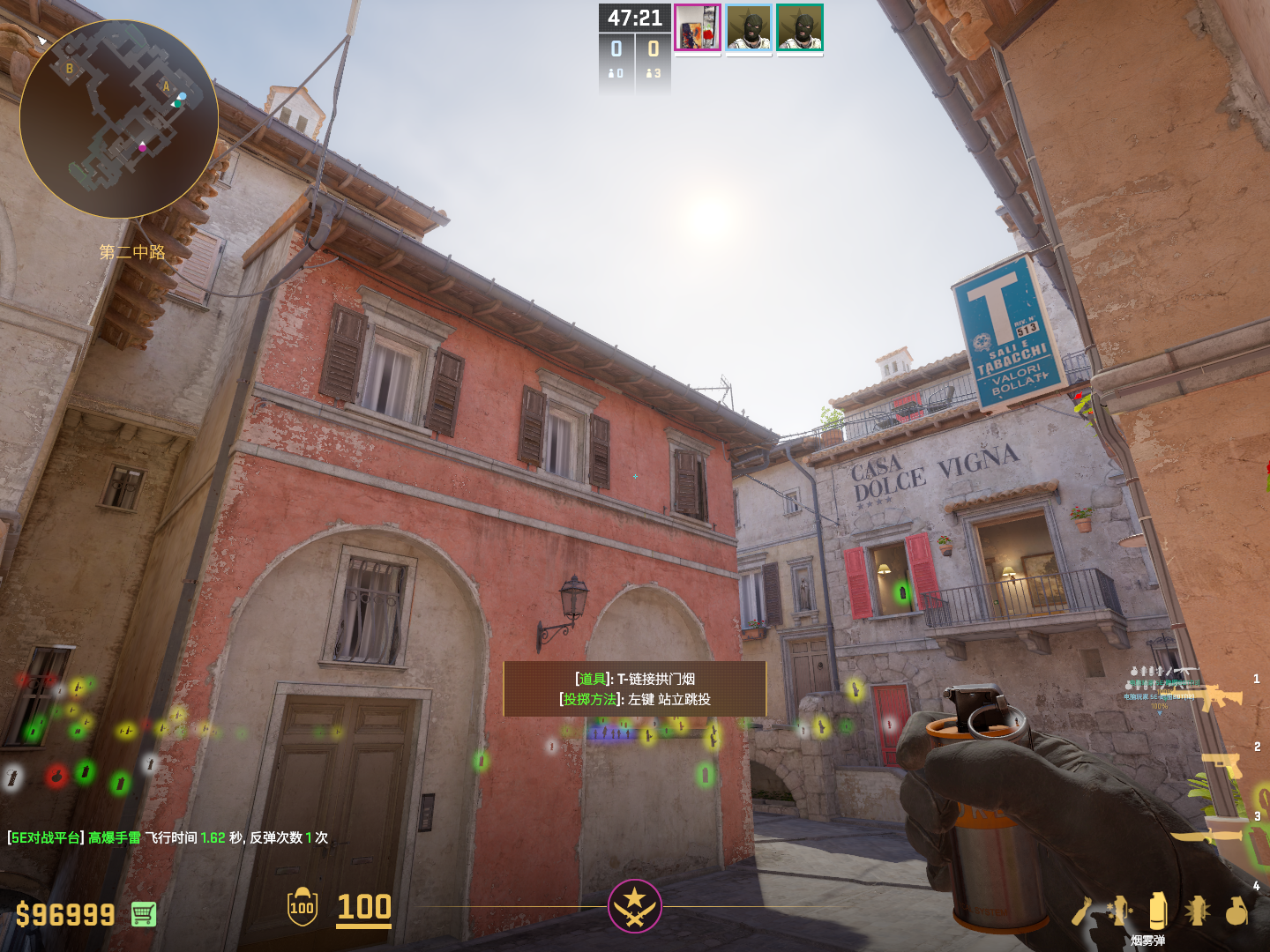Select the pink-framed player avatar

click(698, 28)
